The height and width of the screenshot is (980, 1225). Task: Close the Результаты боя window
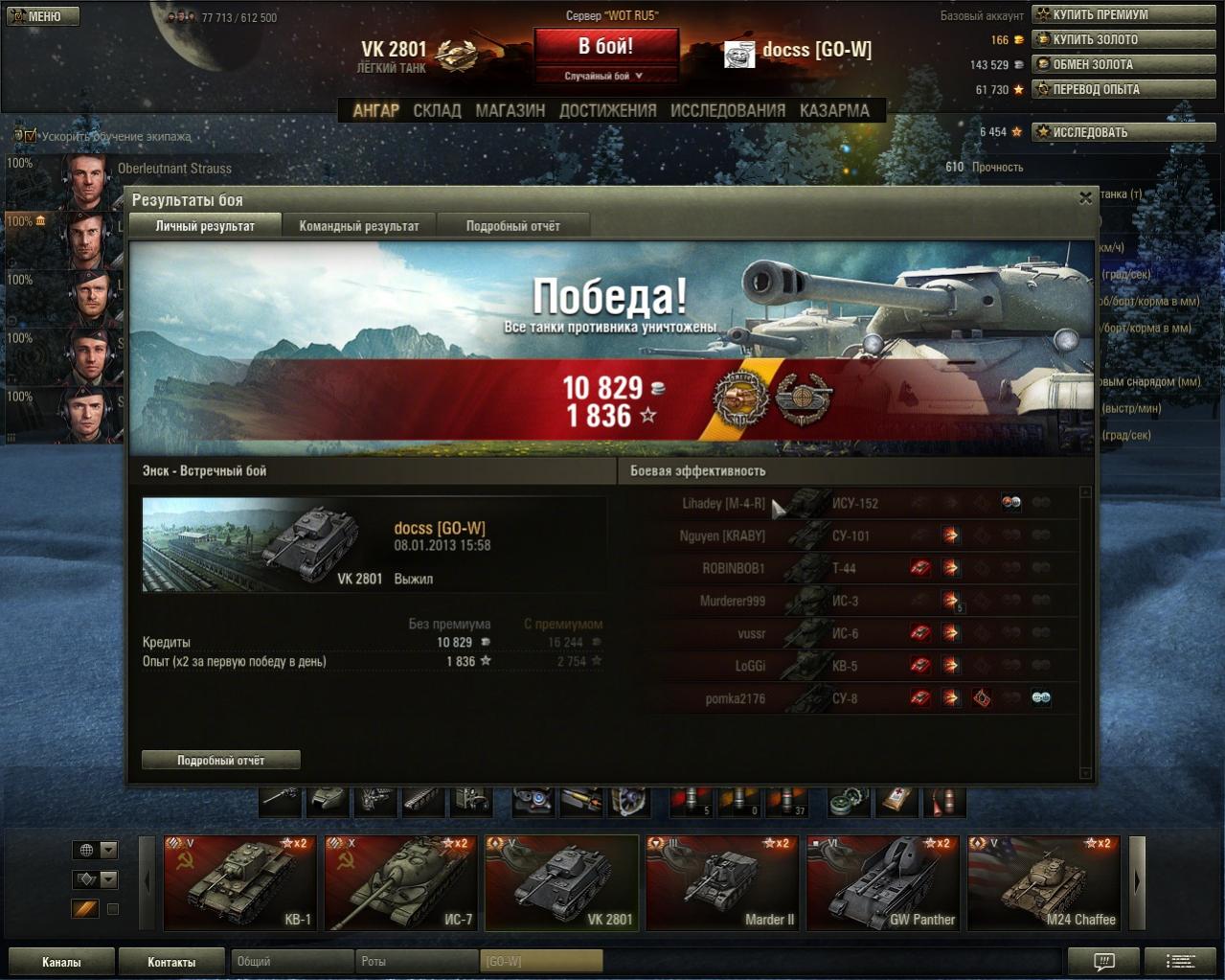click(x=1085, y=198)
